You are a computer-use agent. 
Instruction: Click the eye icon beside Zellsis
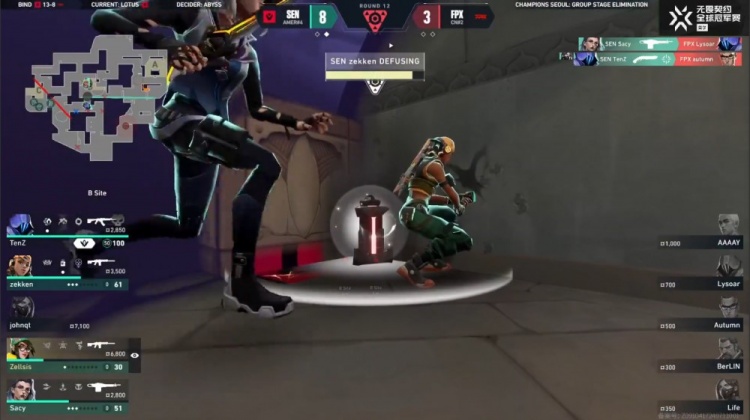click(x=135, y=355)
